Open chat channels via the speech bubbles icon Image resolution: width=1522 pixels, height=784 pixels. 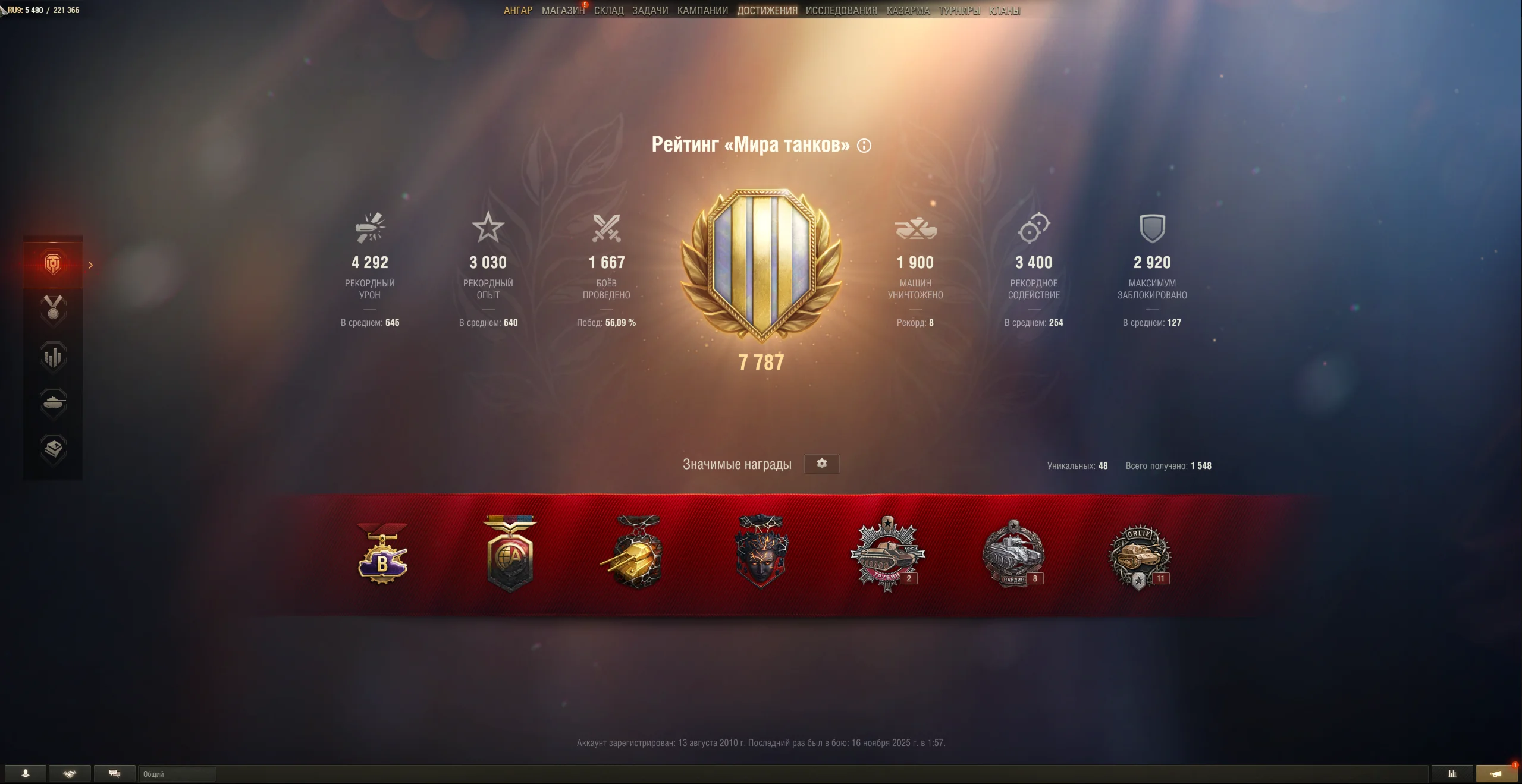[114, 774]
